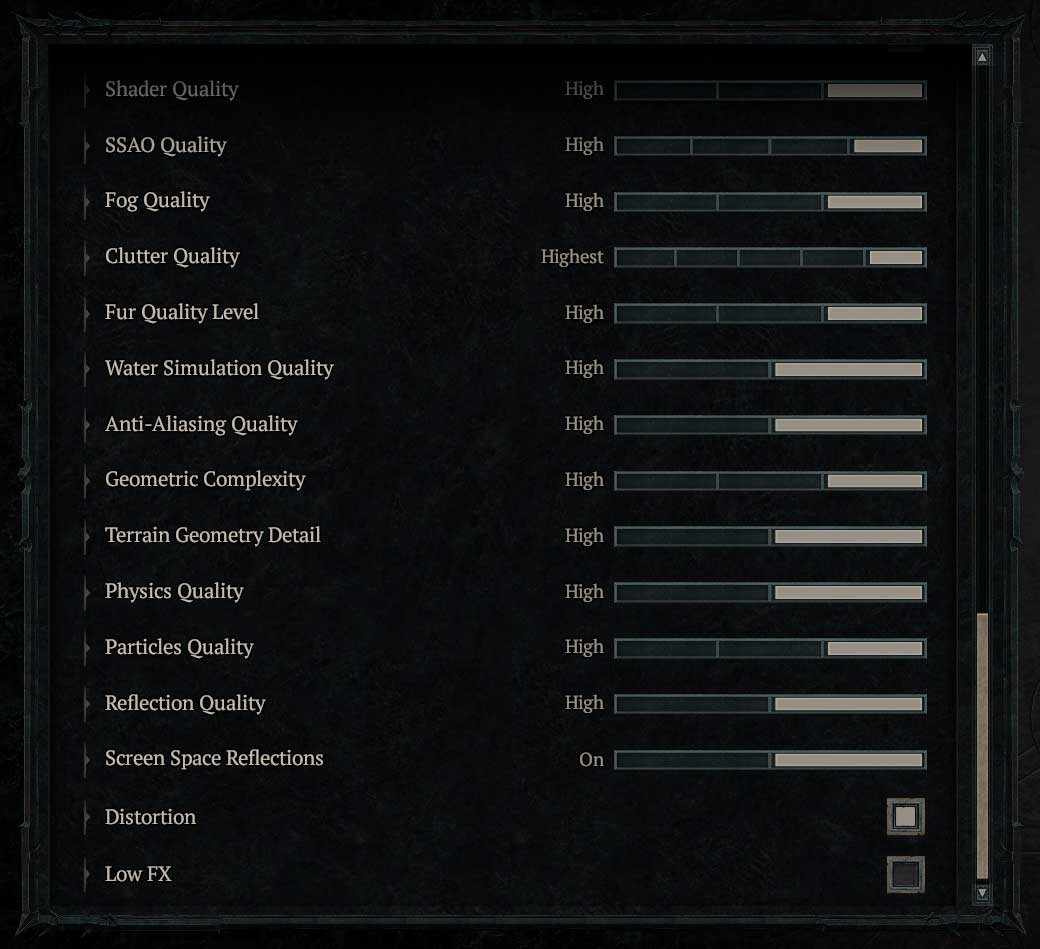Enable the Low FX checkbox
The height and width of the screenshot is (949, 1040).
click(905, 875)
